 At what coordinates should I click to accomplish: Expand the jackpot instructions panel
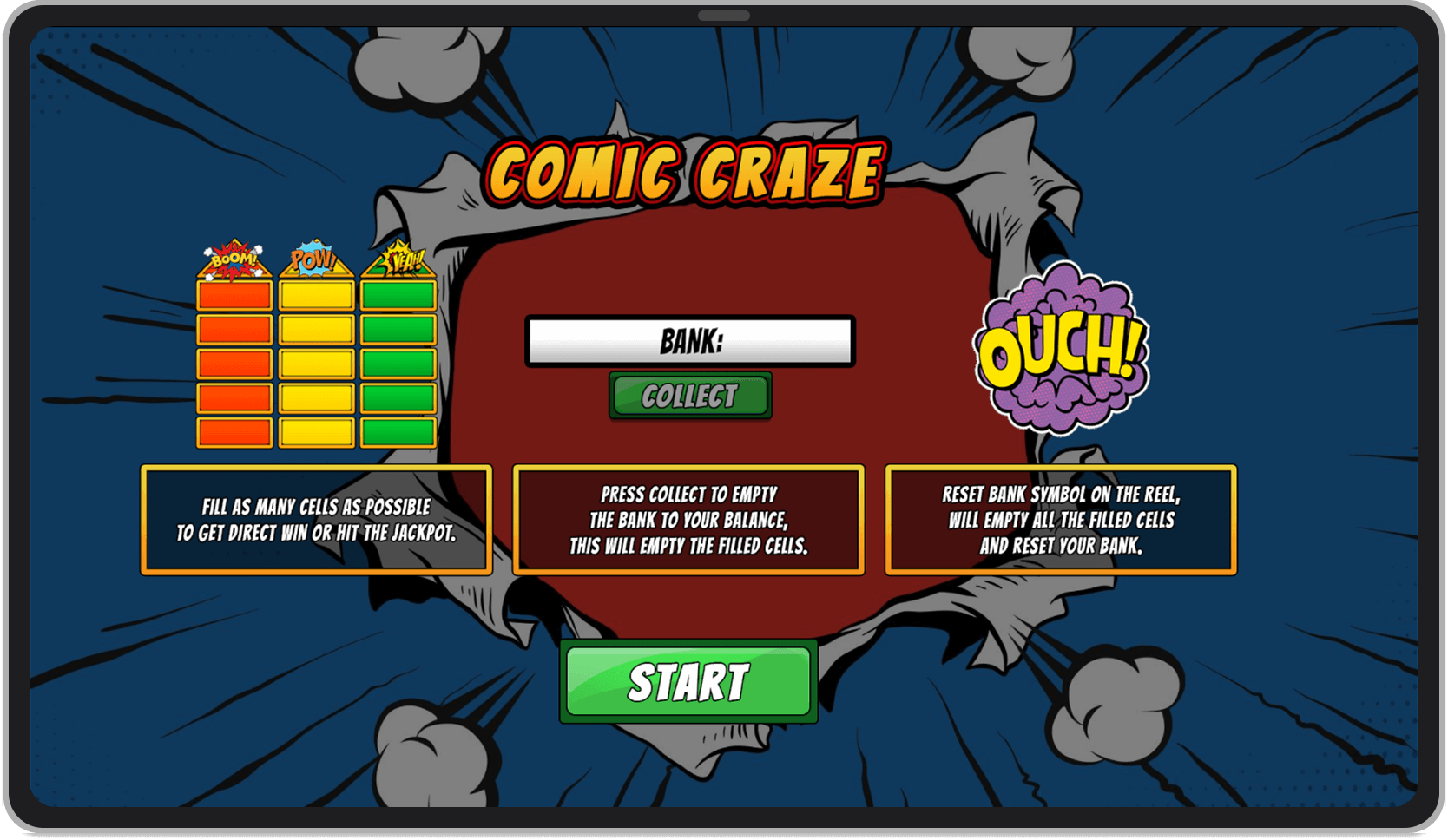316,521
